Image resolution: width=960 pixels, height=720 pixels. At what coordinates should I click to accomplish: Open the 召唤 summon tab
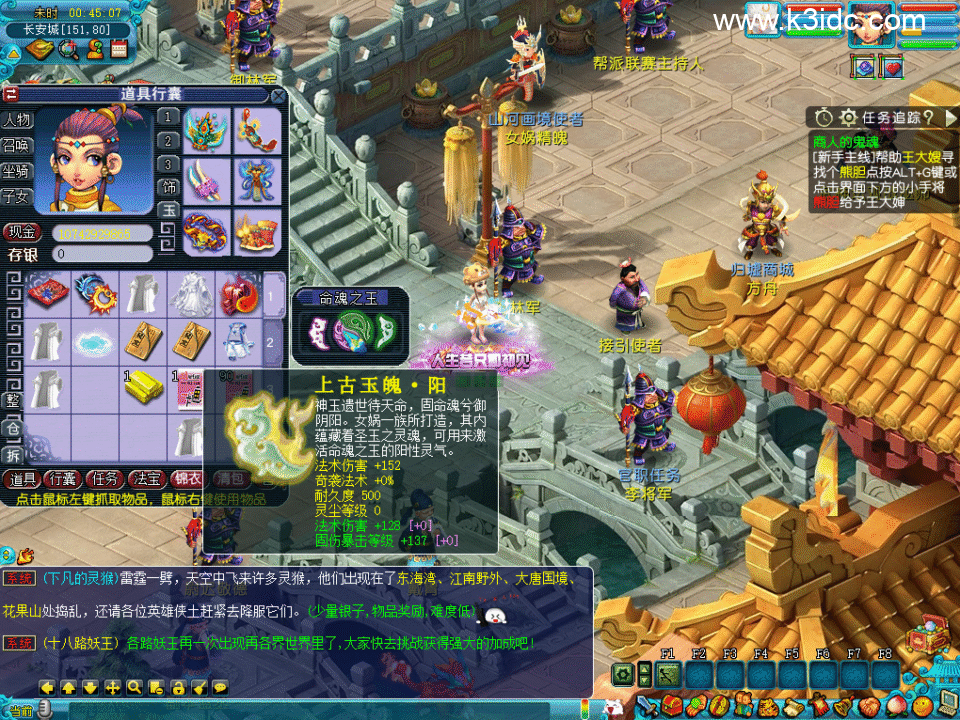16,145
